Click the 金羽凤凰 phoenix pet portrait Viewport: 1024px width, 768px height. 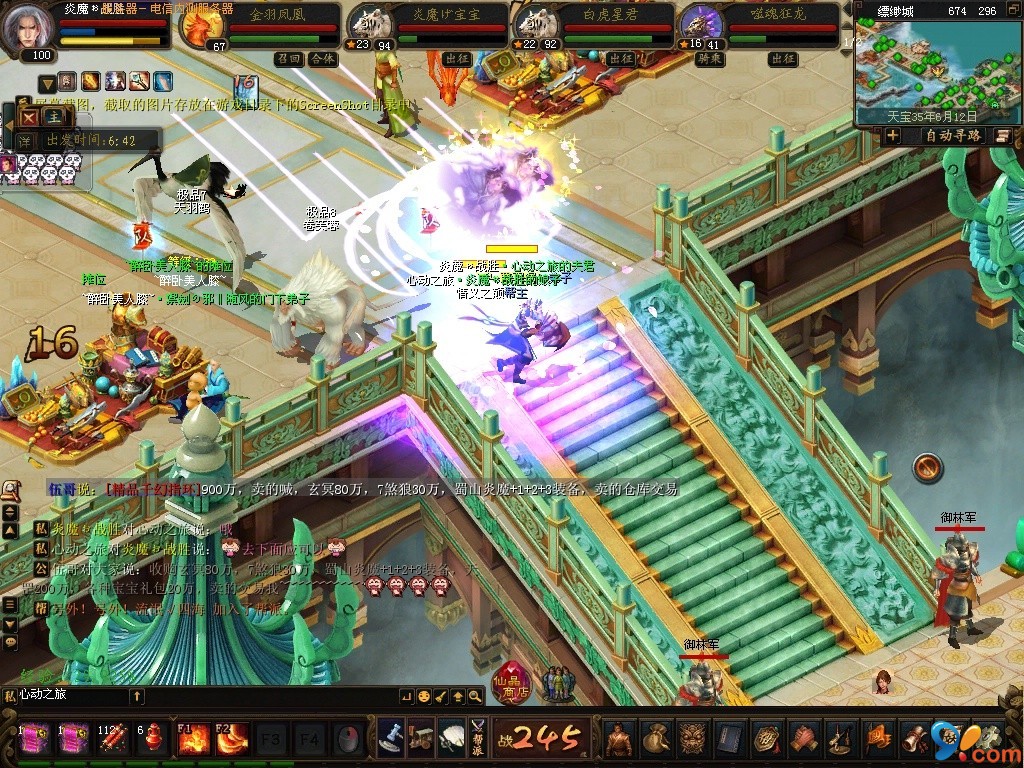pyautogui.click(x=199, y=27)
